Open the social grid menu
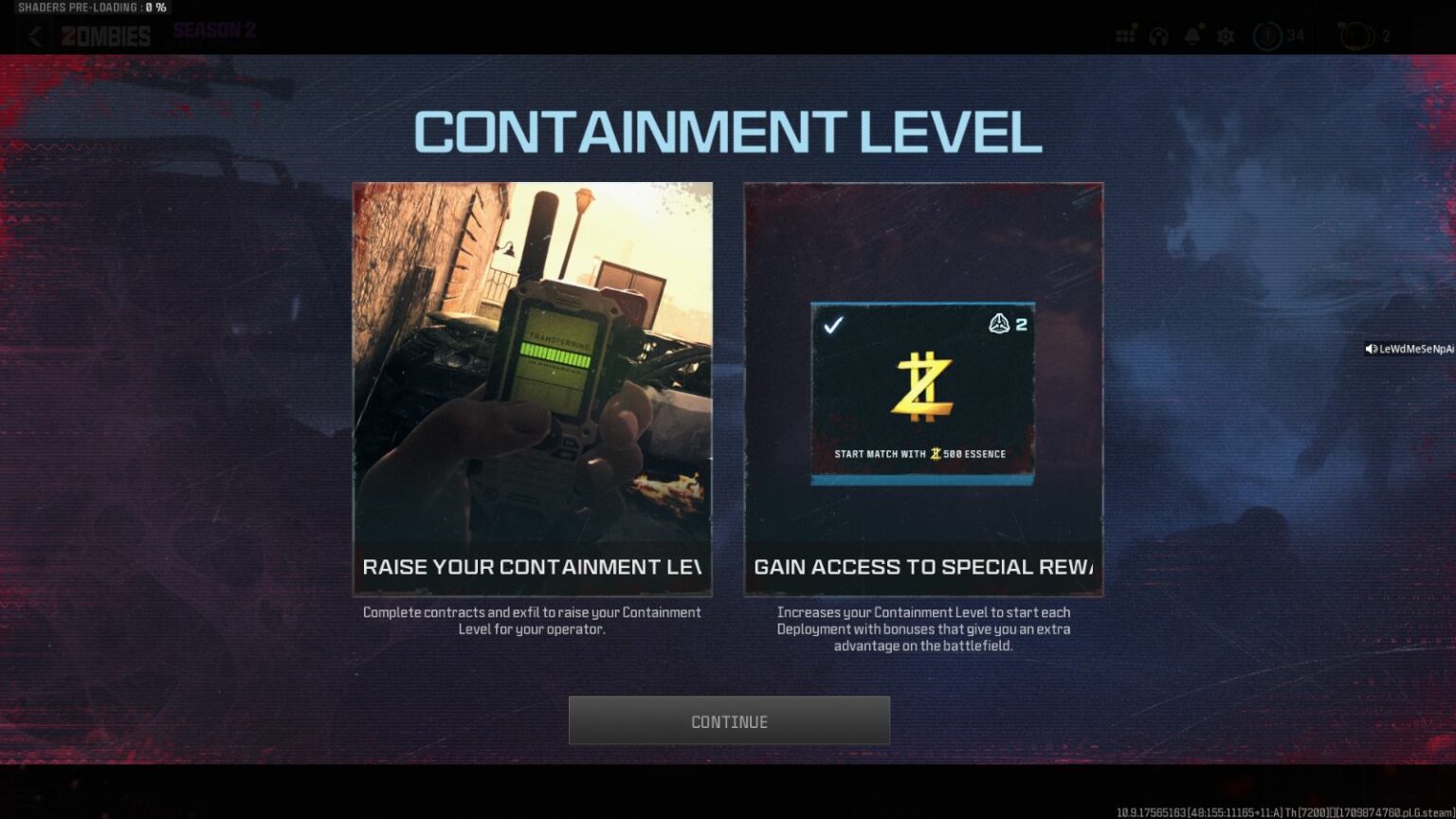Image resolution: width=1456 pixels, height=819 pixels. coord(1124,36)
